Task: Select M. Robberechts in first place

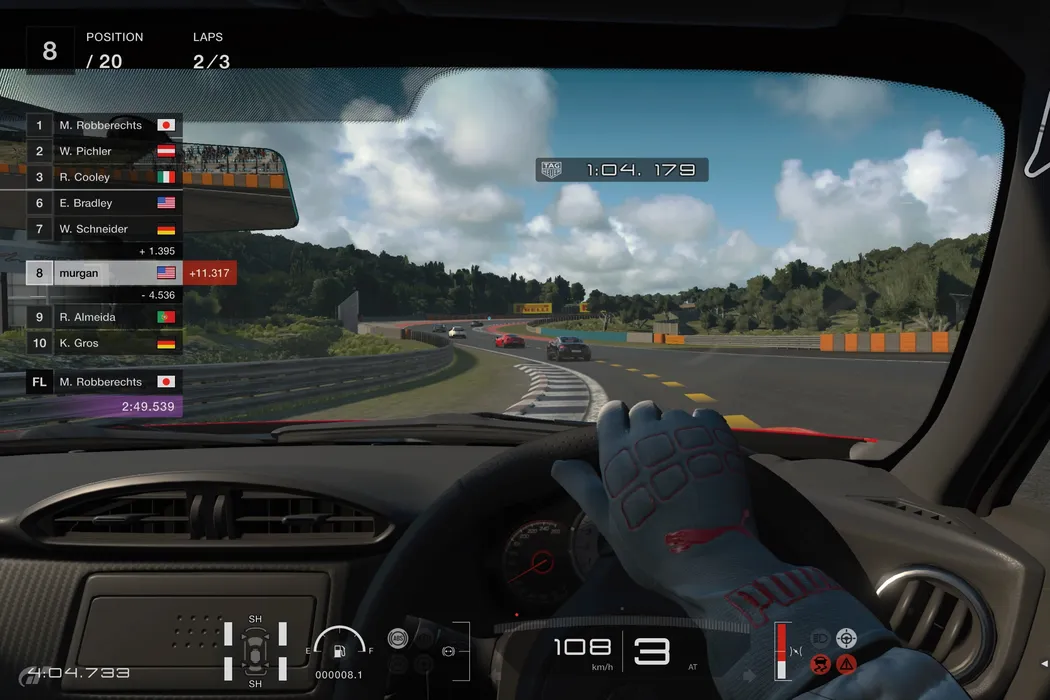Action: [x=102, y=125]
